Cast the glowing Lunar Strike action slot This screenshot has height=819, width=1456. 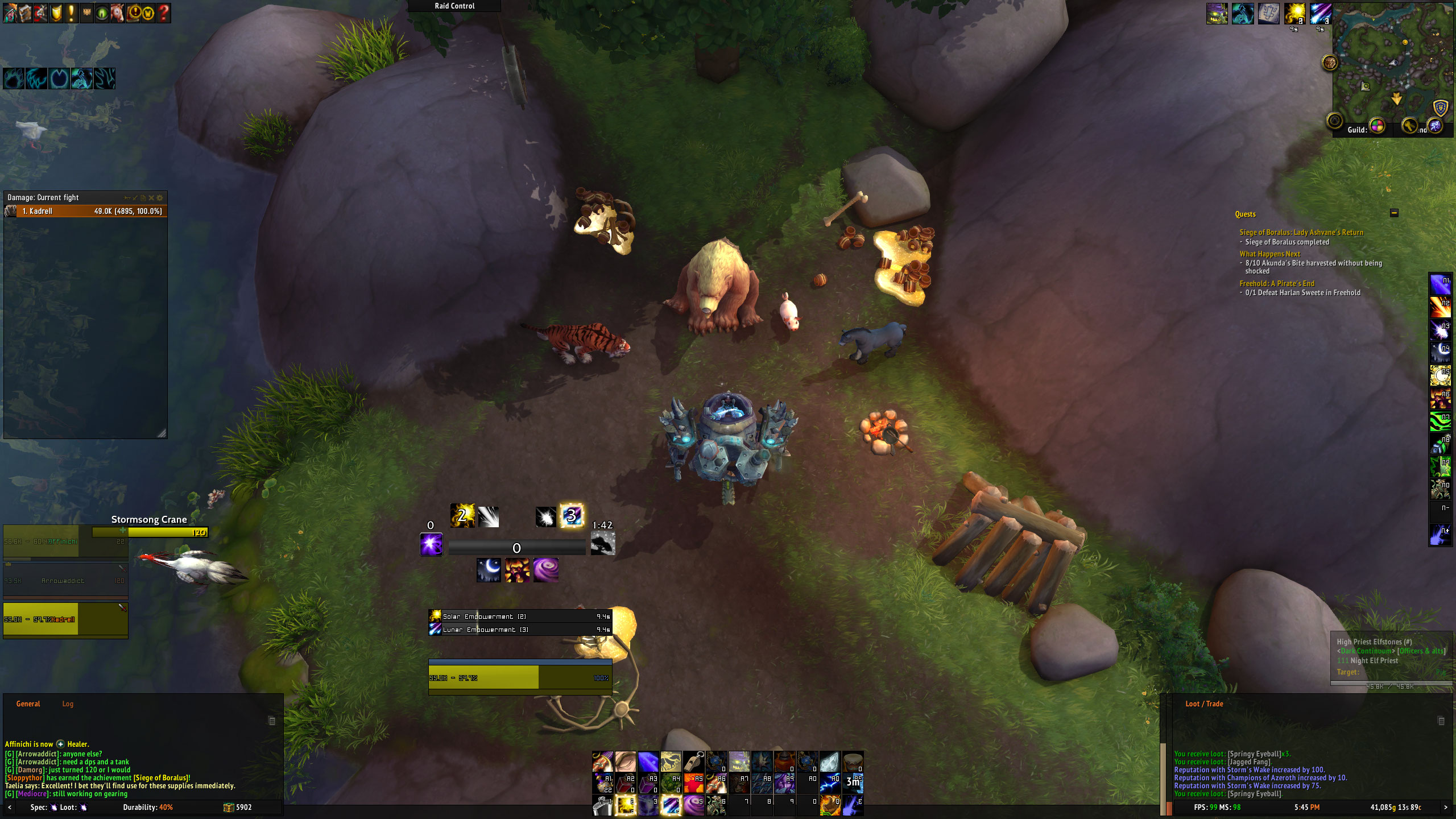point(671,804)
